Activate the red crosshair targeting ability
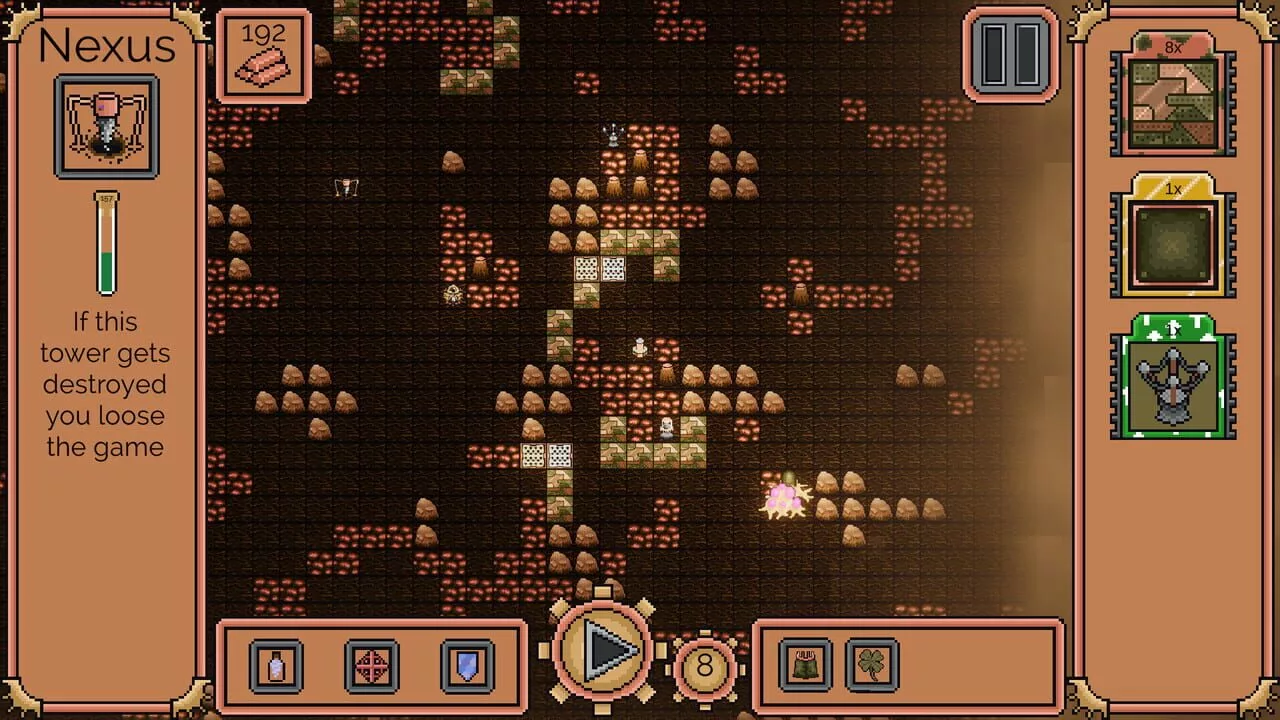 [x=371, y=665]
